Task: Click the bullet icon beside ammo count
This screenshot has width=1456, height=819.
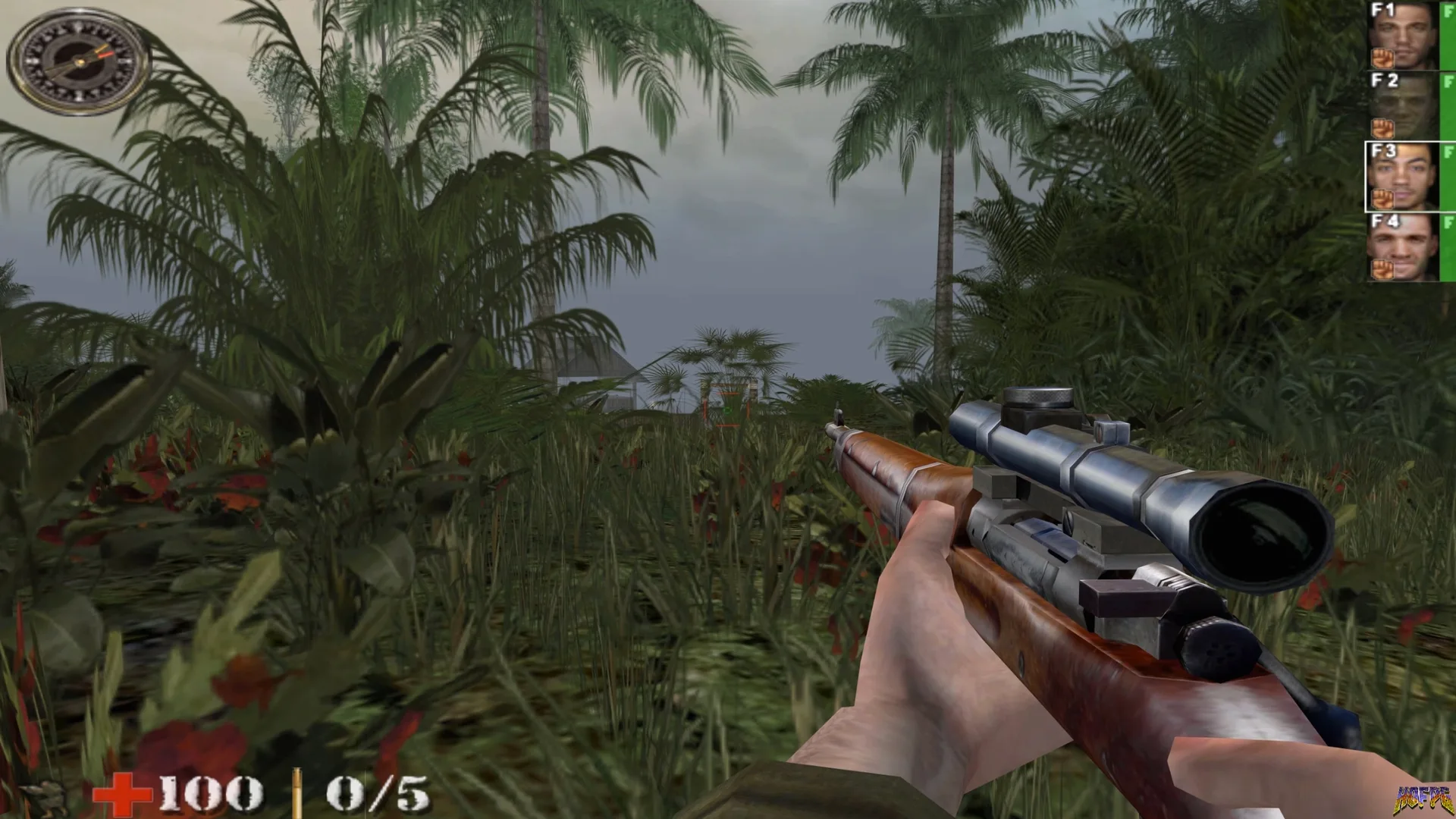Action: coord(296,794)
